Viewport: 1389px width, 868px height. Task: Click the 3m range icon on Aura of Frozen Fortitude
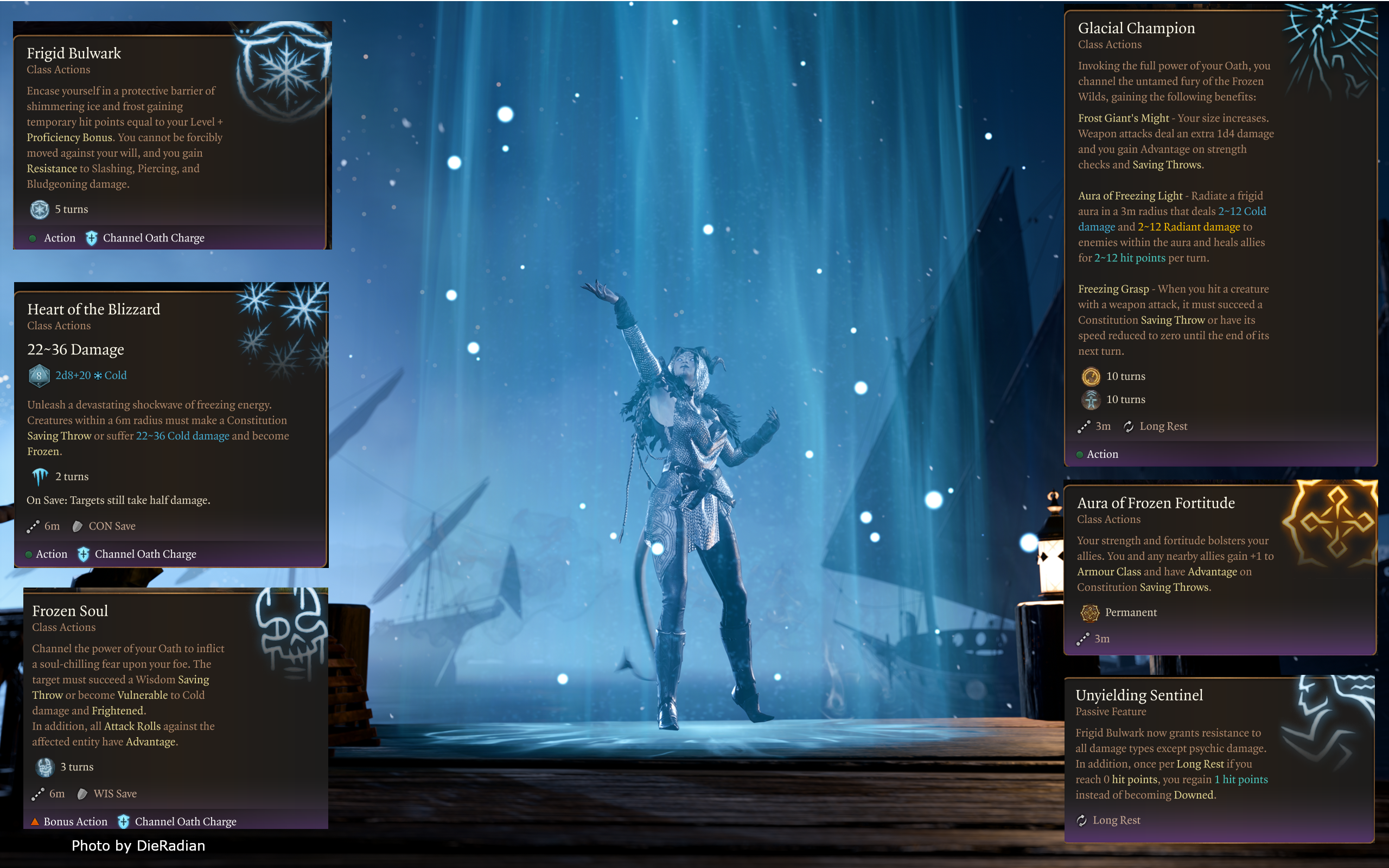tap(1084, 639)
